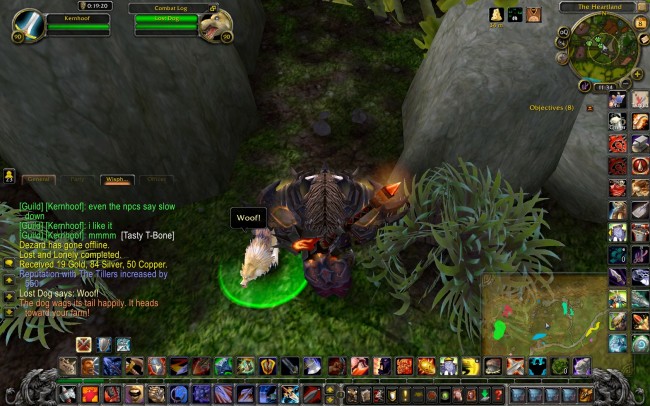
Task: Click the minimap clock display
Action: (603, 87)
